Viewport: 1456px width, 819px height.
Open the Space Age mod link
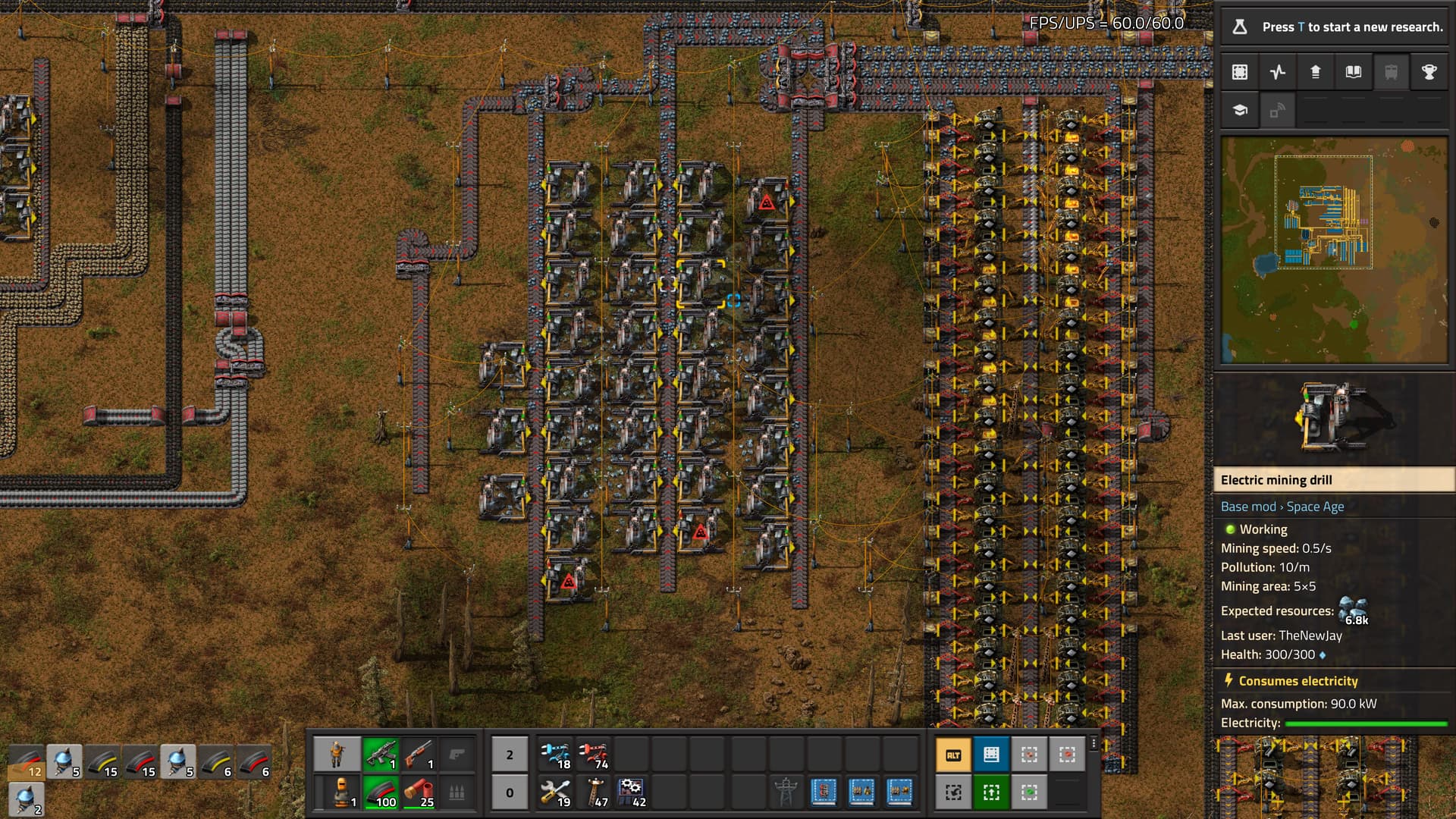[1315, 507]
